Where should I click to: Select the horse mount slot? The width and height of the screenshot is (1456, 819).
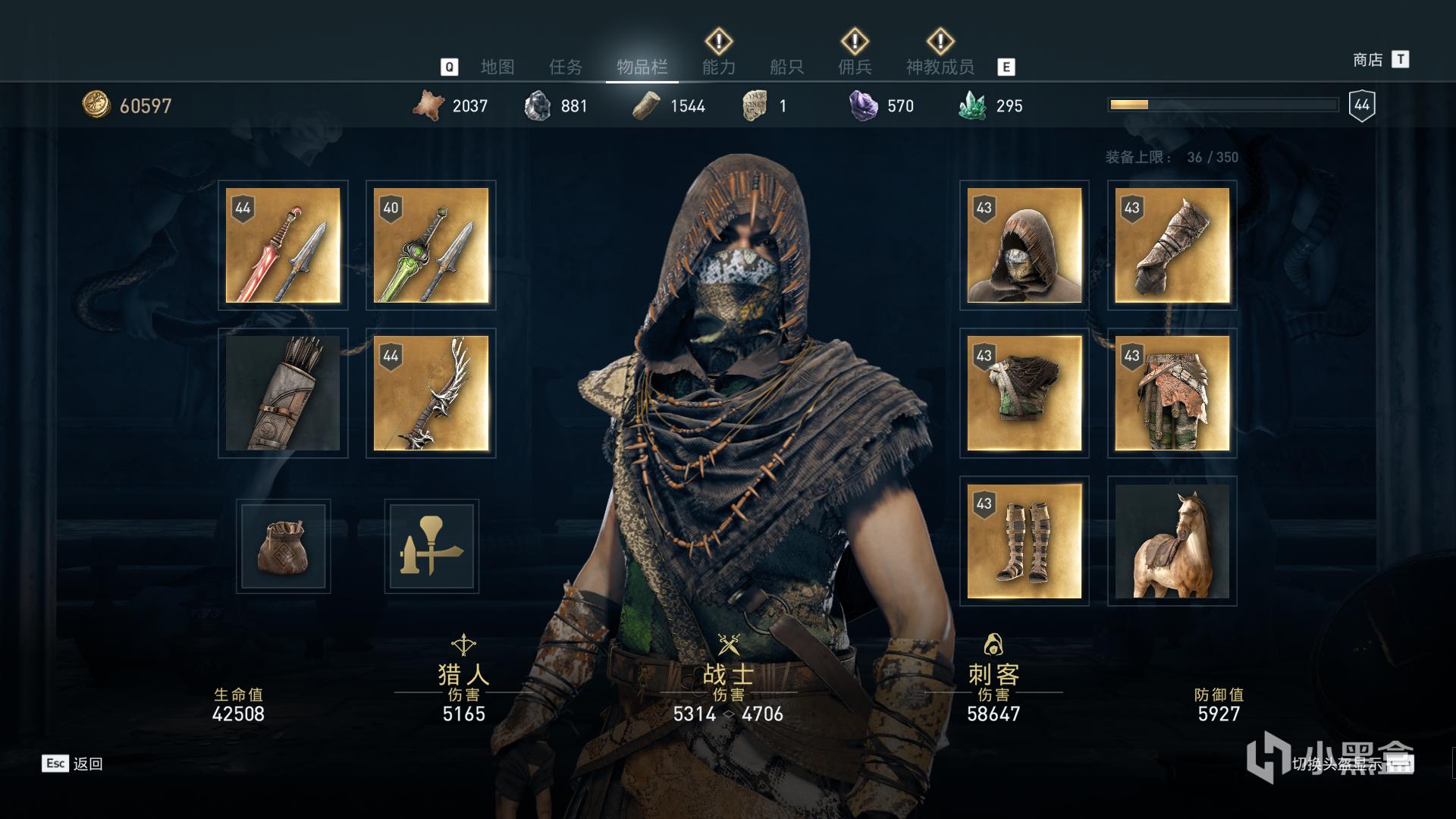(x=1172, y=541)
